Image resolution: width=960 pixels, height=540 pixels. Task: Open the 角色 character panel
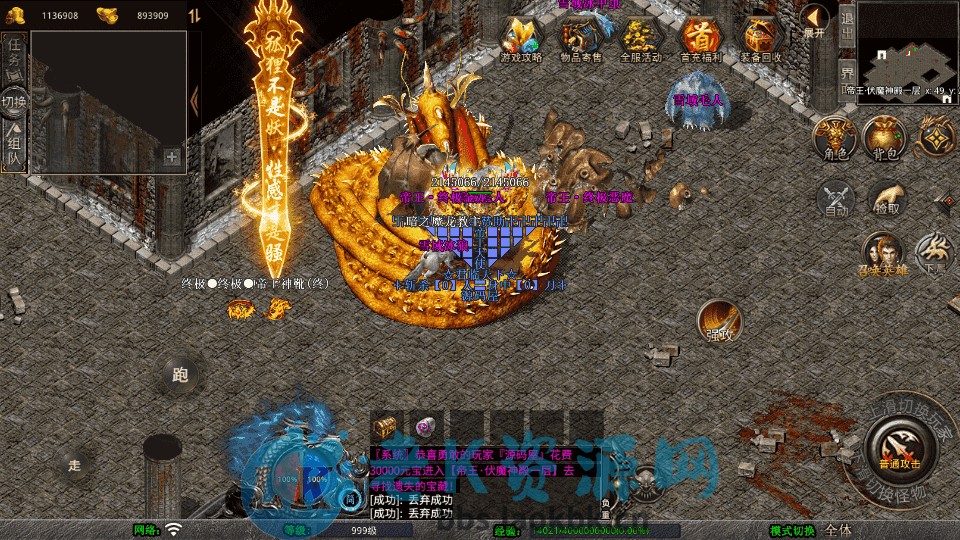coord(835,136)
